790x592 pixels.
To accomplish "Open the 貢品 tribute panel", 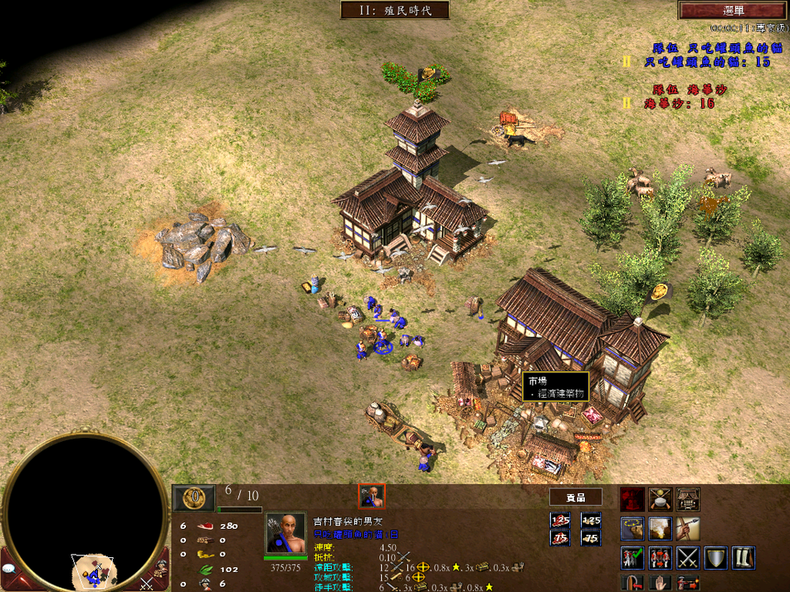I will (x=575, y=497).
